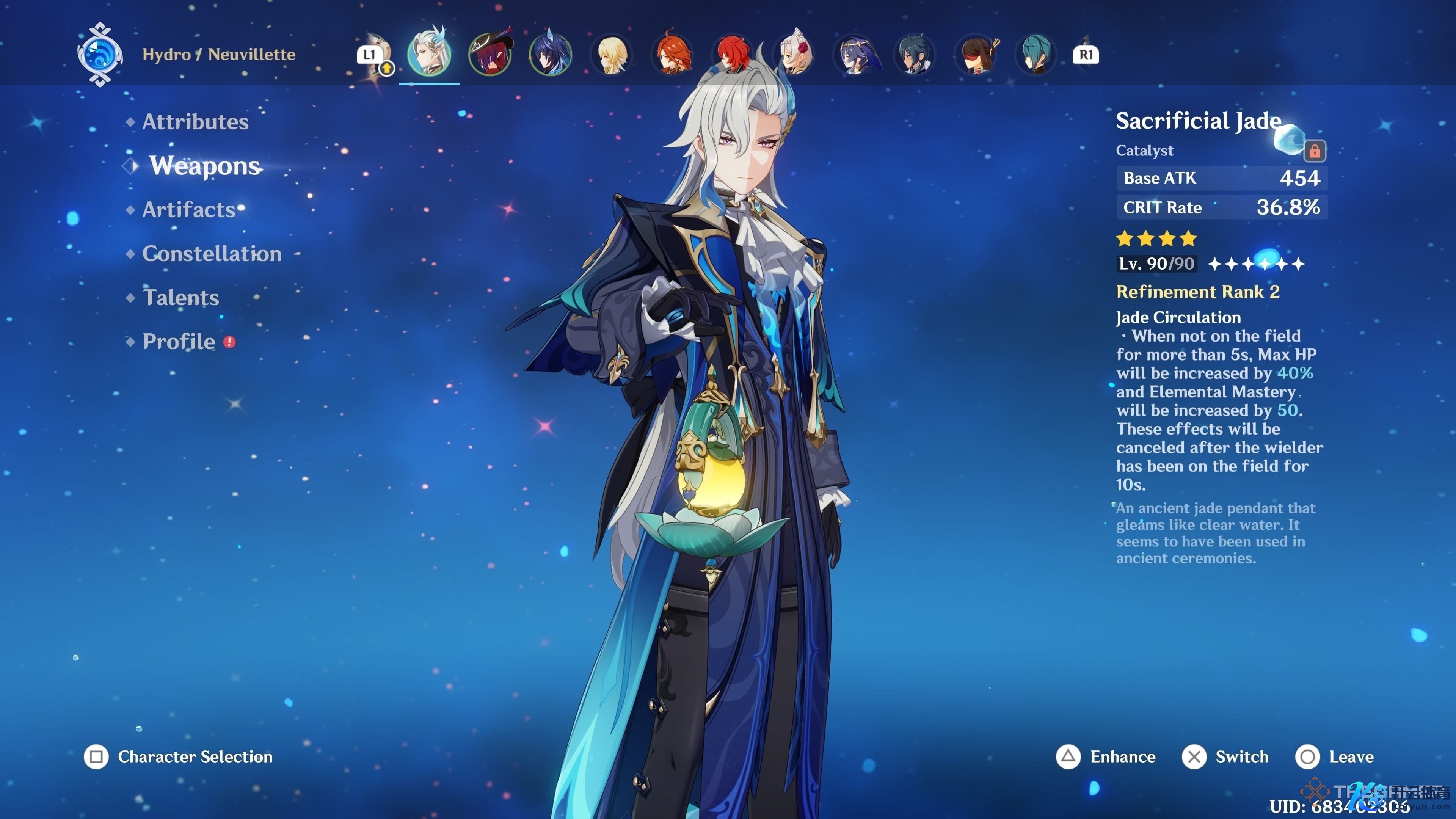Toggle the lock on Sacrificial Jade
Viewport: 1456px width, 819px height.
(1315, 151)
